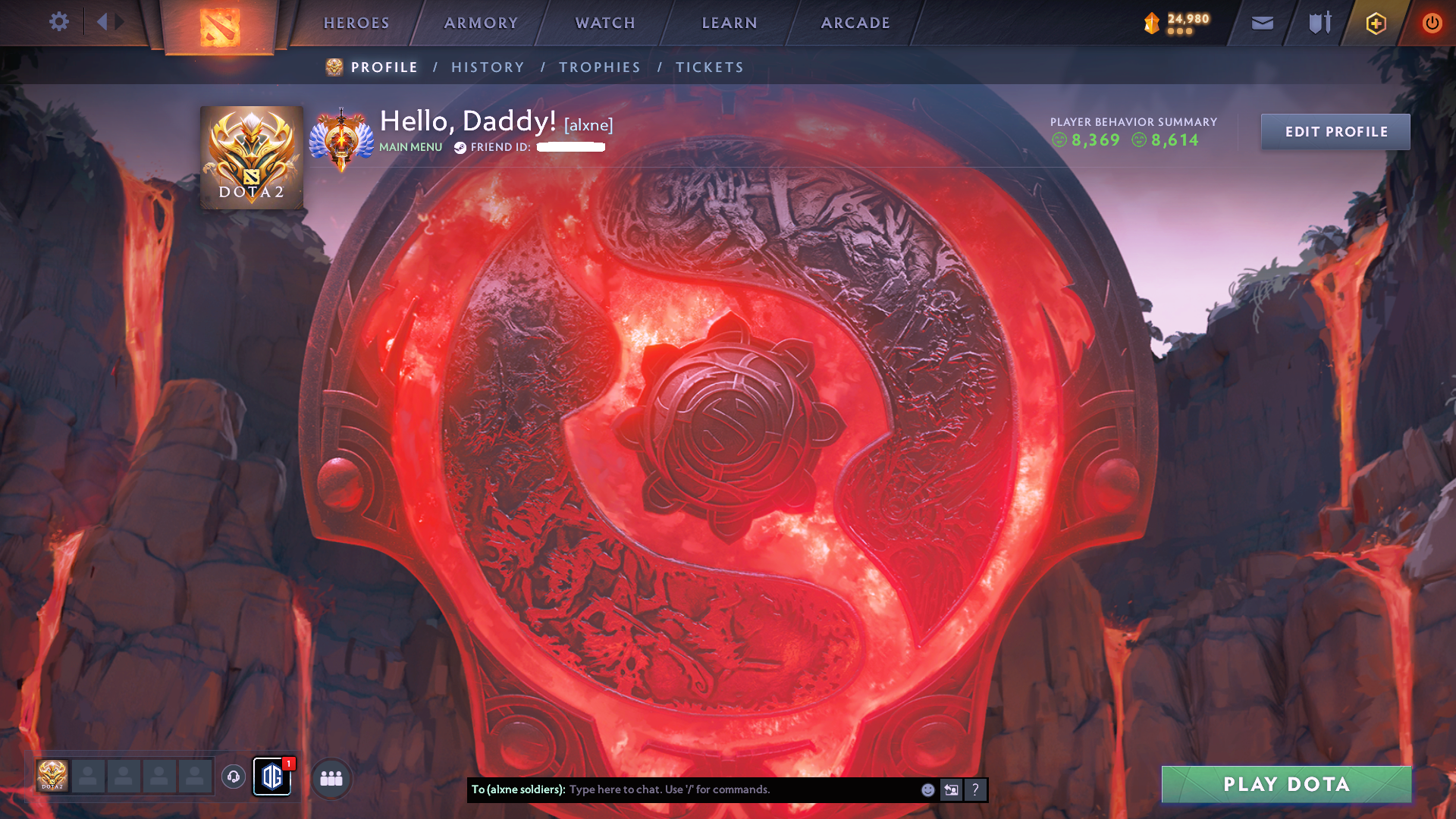Click inside the chat input field
This screenshot has width=1456, height=819.
[x=720, y=789]
